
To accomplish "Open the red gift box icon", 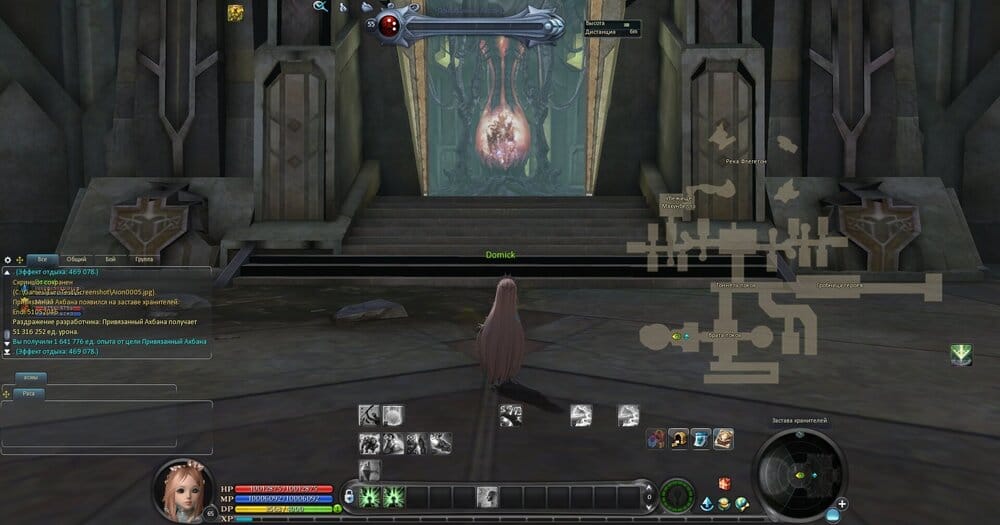I will (725, 484).
